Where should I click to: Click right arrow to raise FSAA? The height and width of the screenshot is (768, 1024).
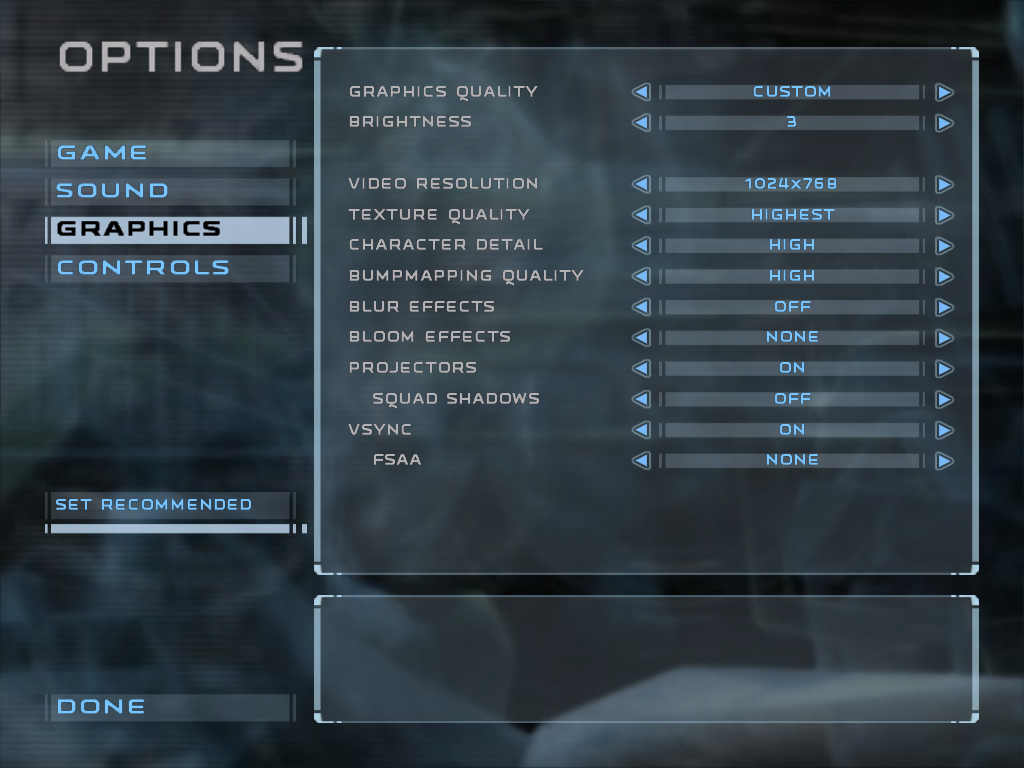[944, 461]
